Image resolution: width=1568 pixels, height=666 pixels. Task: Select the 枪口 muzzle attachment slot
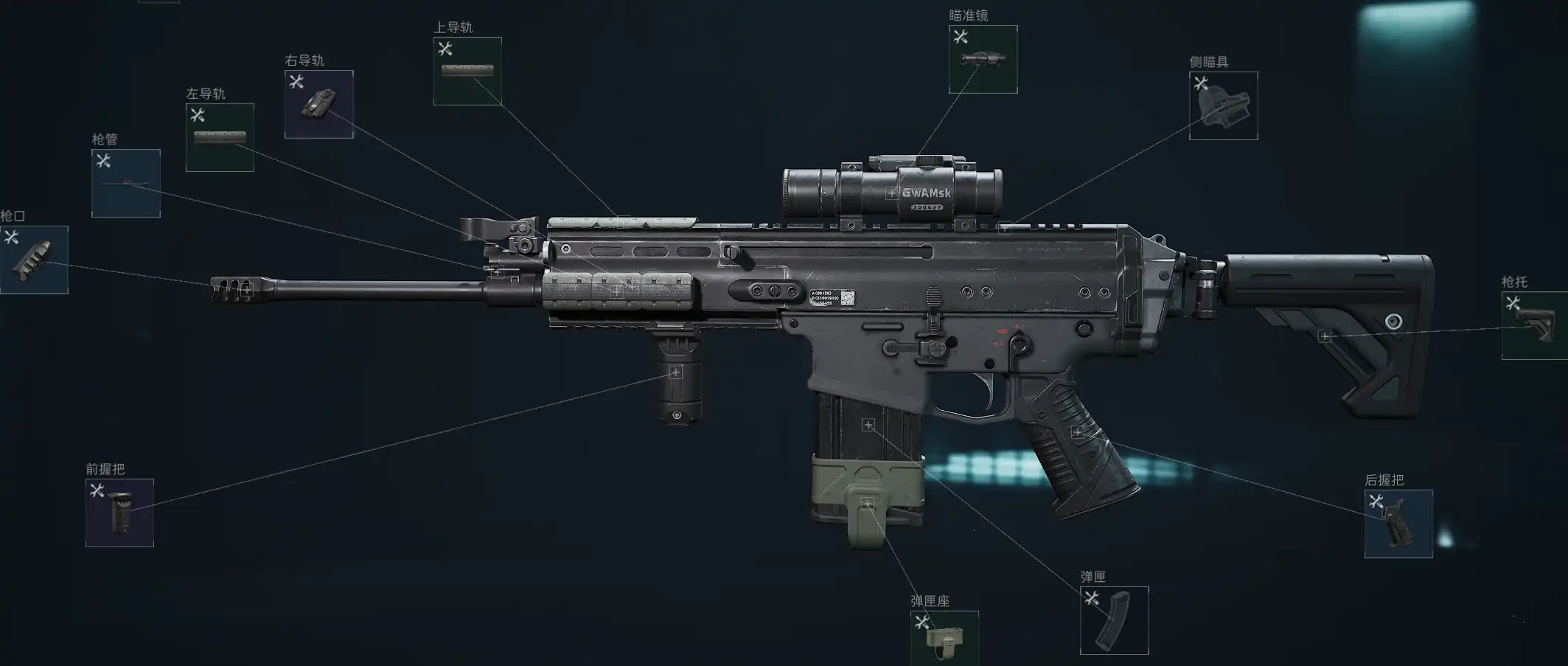click(x=34, y=260)
